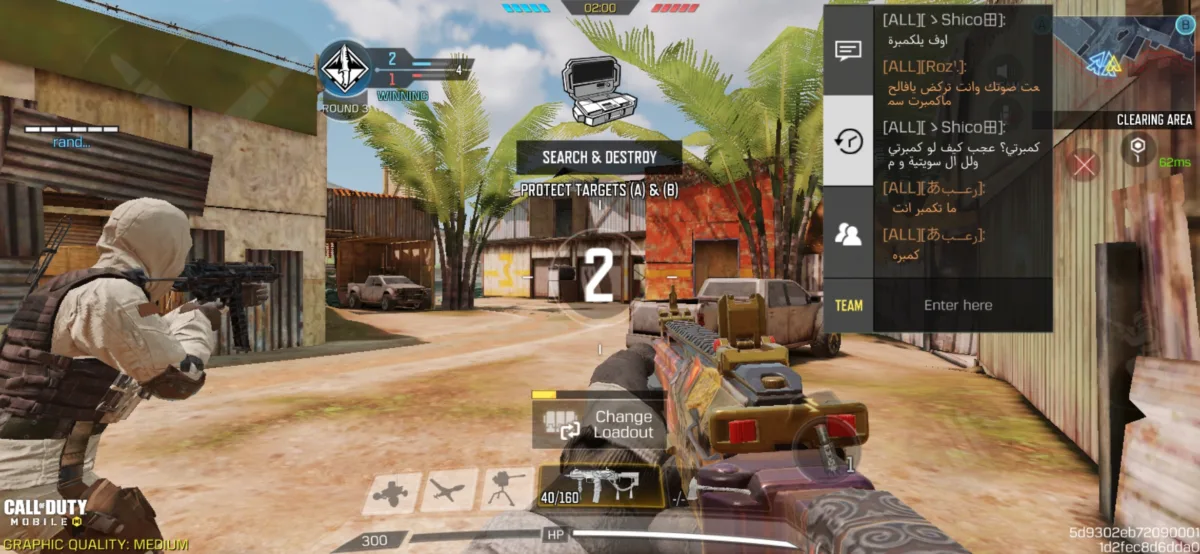This screenshot has height=554, width=1200.
Task: Click the red X icon
Action: pyautogui.click(x=1085, y=164)
